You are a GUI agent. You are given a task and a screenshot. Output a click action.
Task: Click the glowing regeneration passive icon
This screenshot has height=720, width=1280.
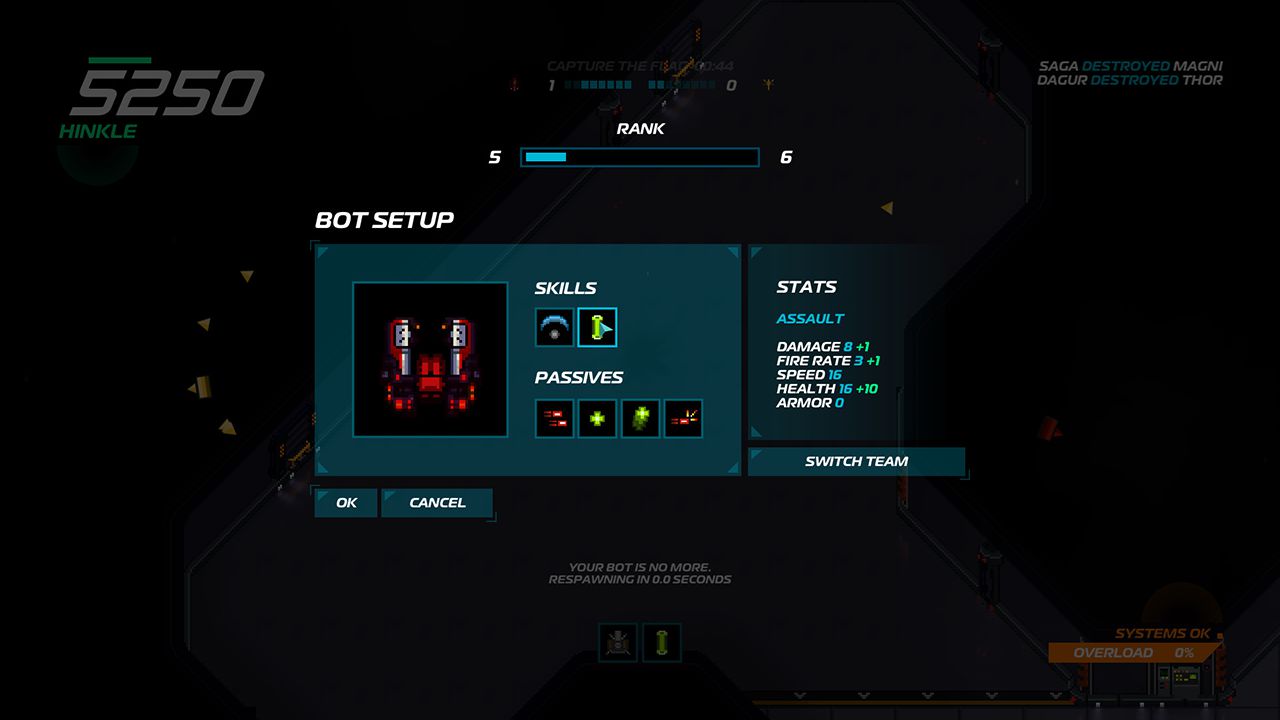pyautogui.click(x=640, y=418)
